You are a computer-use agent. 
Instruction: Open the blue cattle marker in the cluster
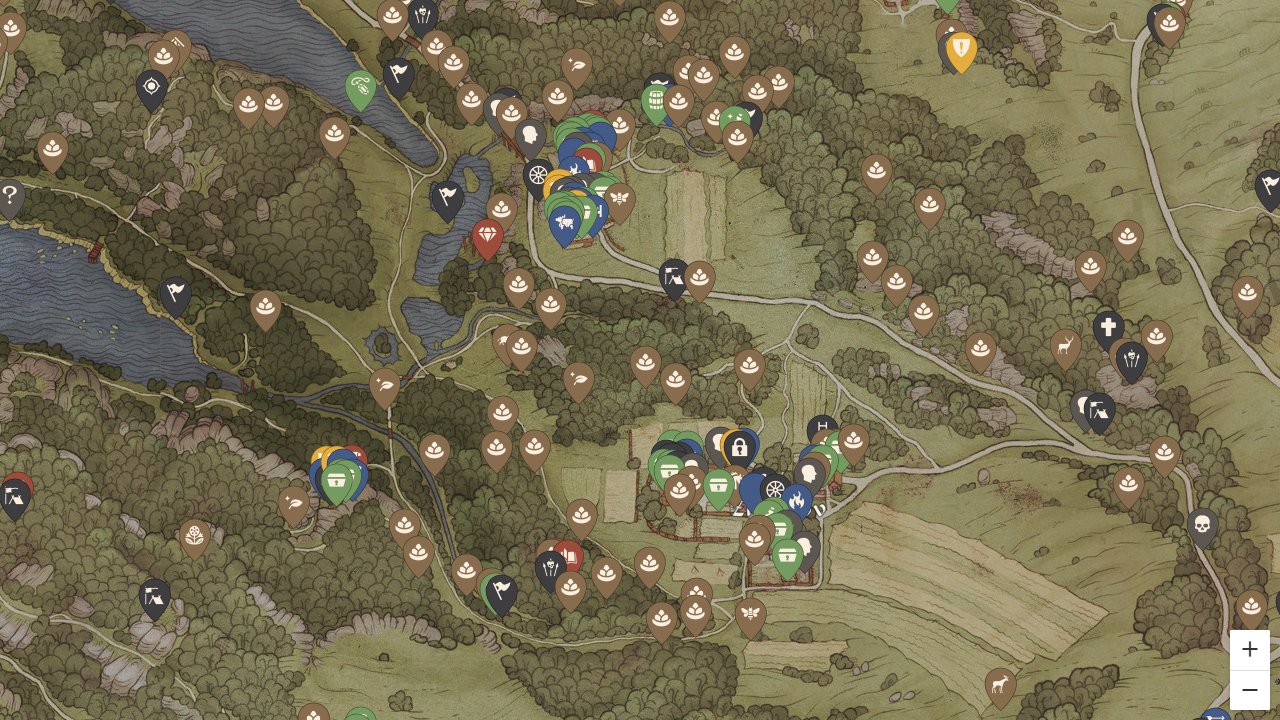(x=564, y=221)
